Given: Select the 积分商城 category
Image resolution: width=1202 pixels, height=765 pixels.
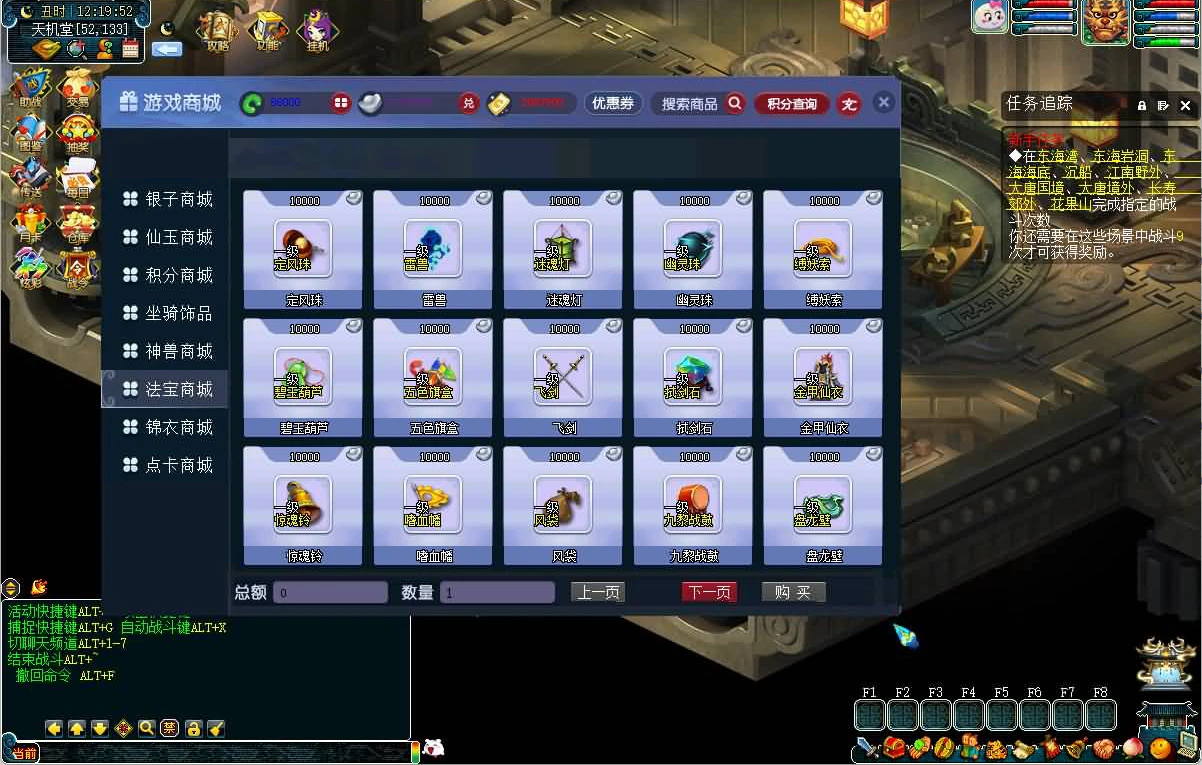Looking at the screenshot, I should pos(168,275).
